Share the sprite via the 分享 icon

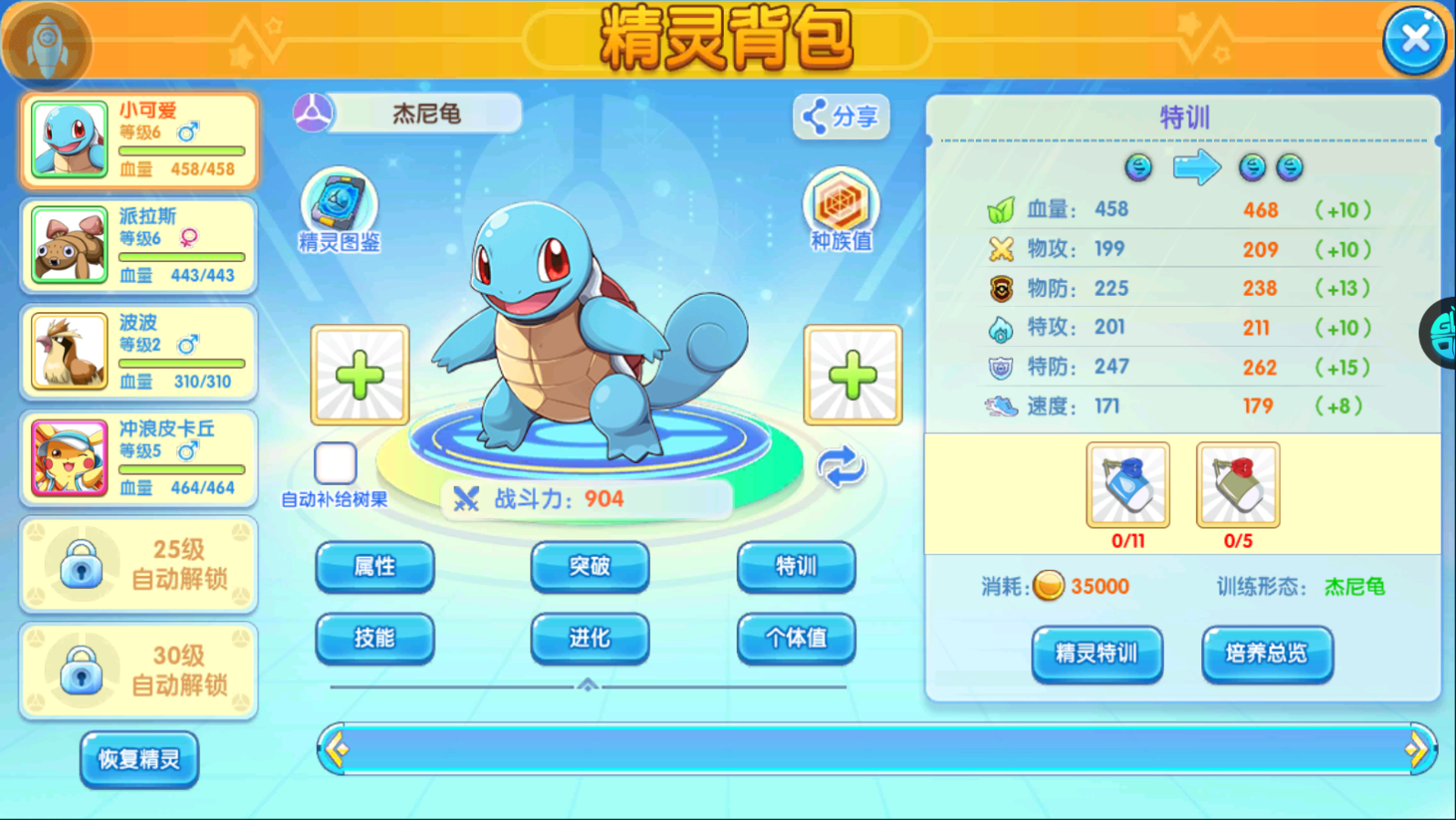[x=839, y=117]
